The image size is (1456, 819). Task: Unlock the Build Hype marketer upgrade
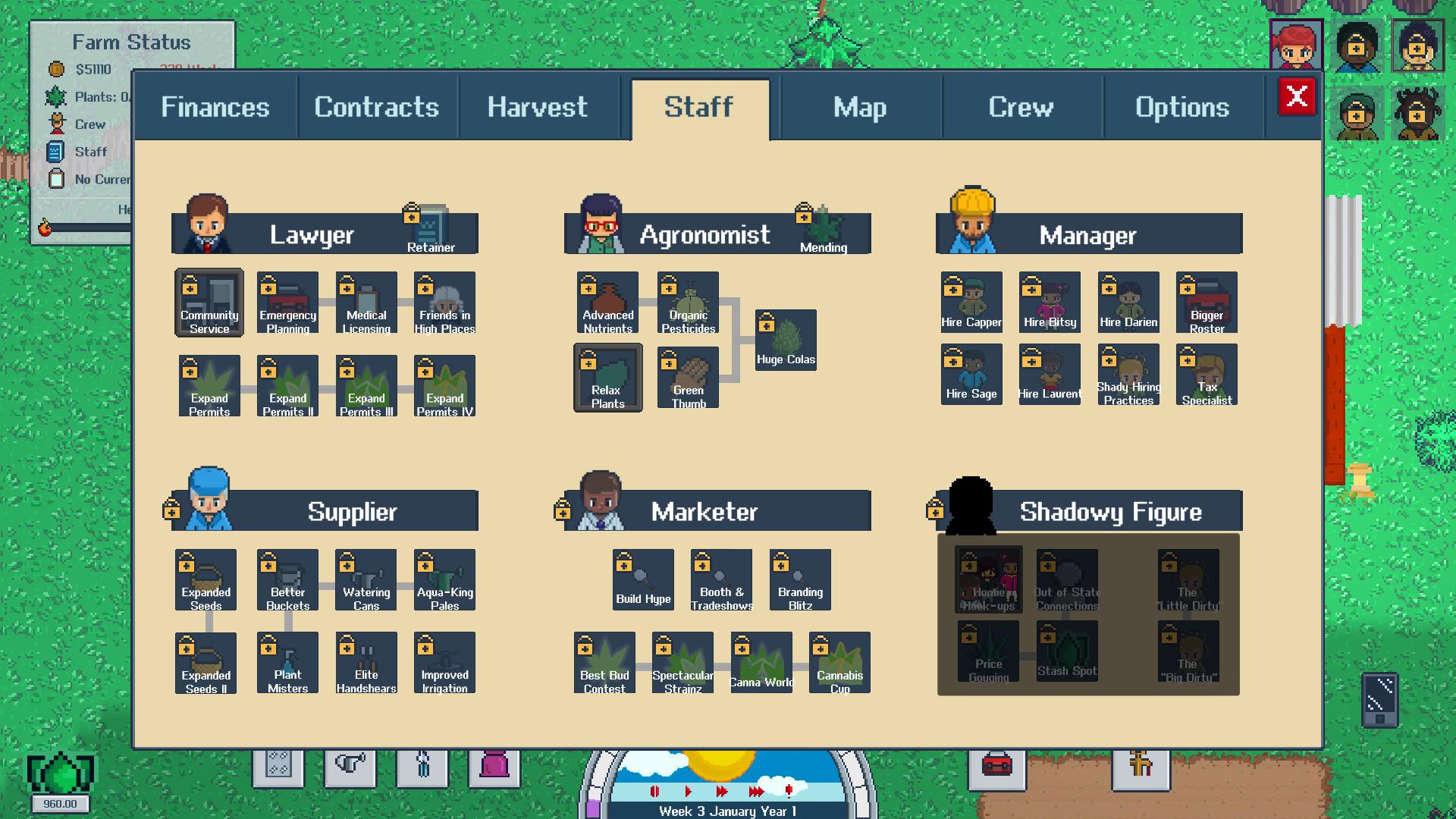click(x=642, y=579)
